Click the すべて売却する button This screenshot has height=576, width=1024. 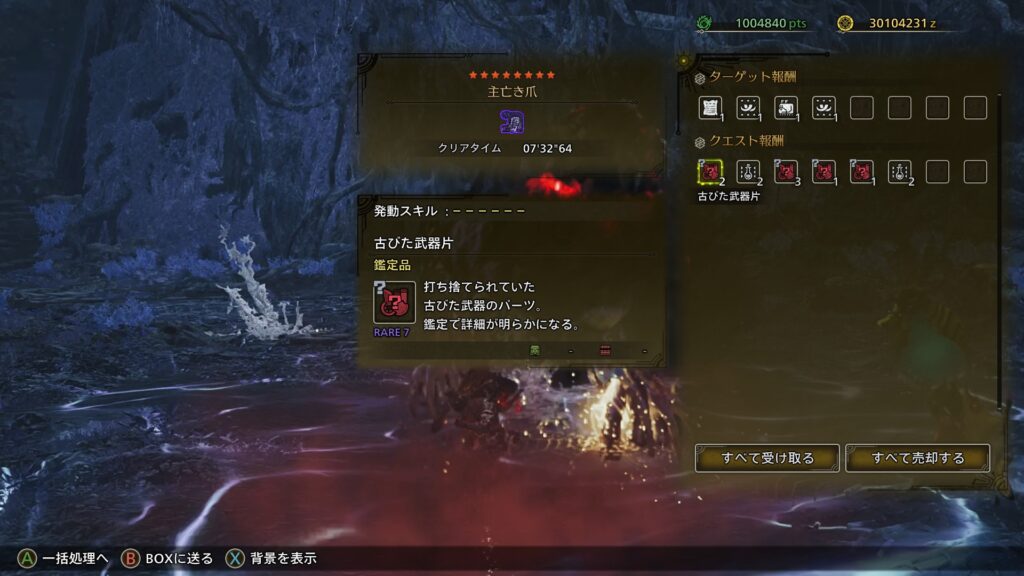coord(917,458)
